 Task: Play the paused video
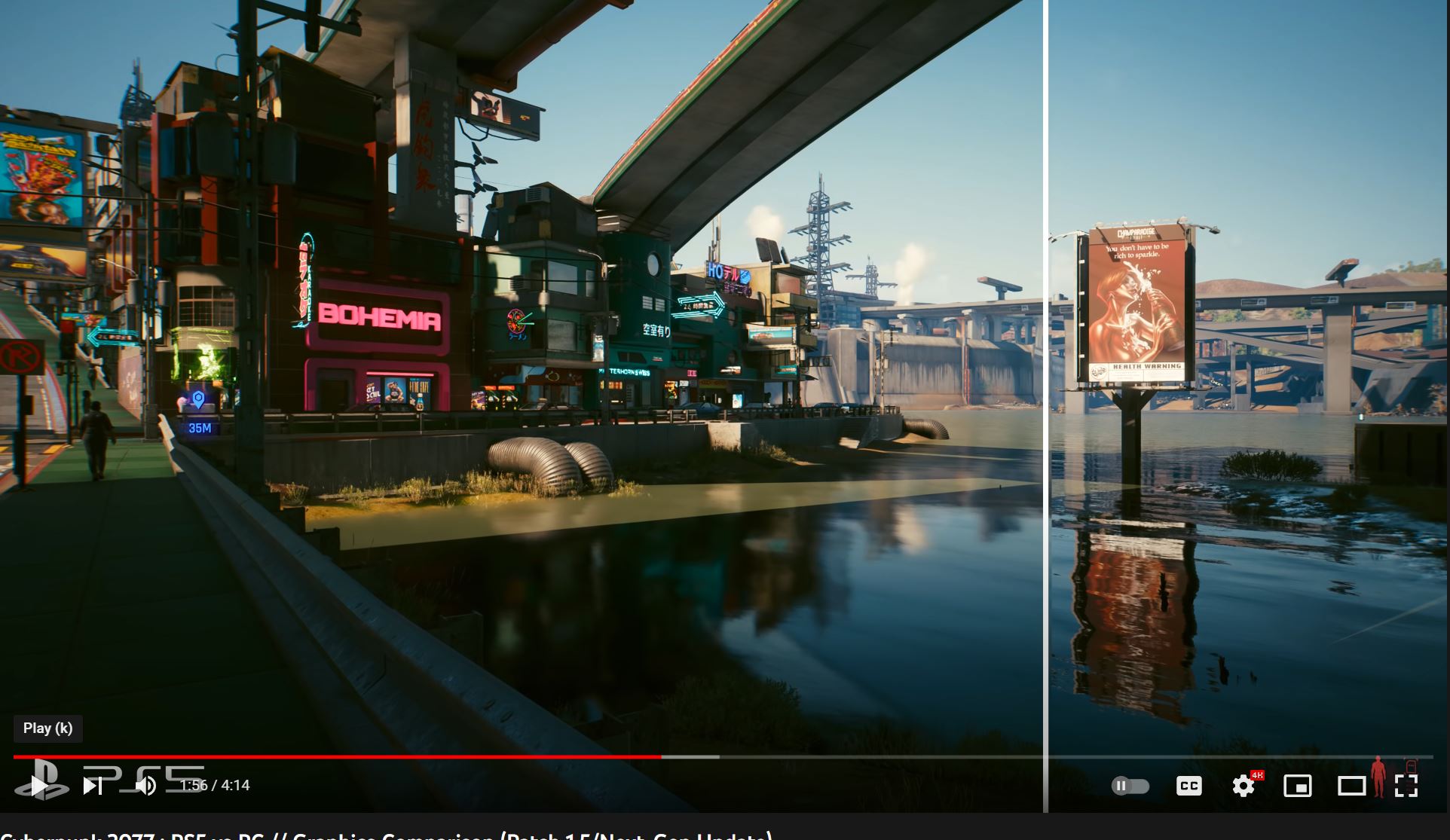coord(39,786)
